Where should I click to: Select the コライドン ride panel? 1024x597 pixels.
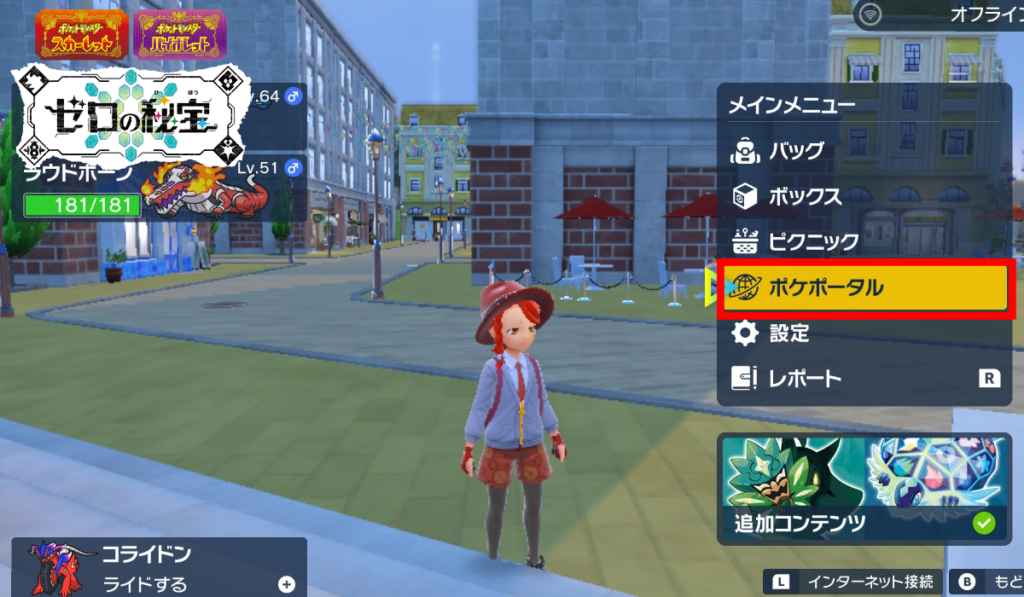tap(159, 568)
